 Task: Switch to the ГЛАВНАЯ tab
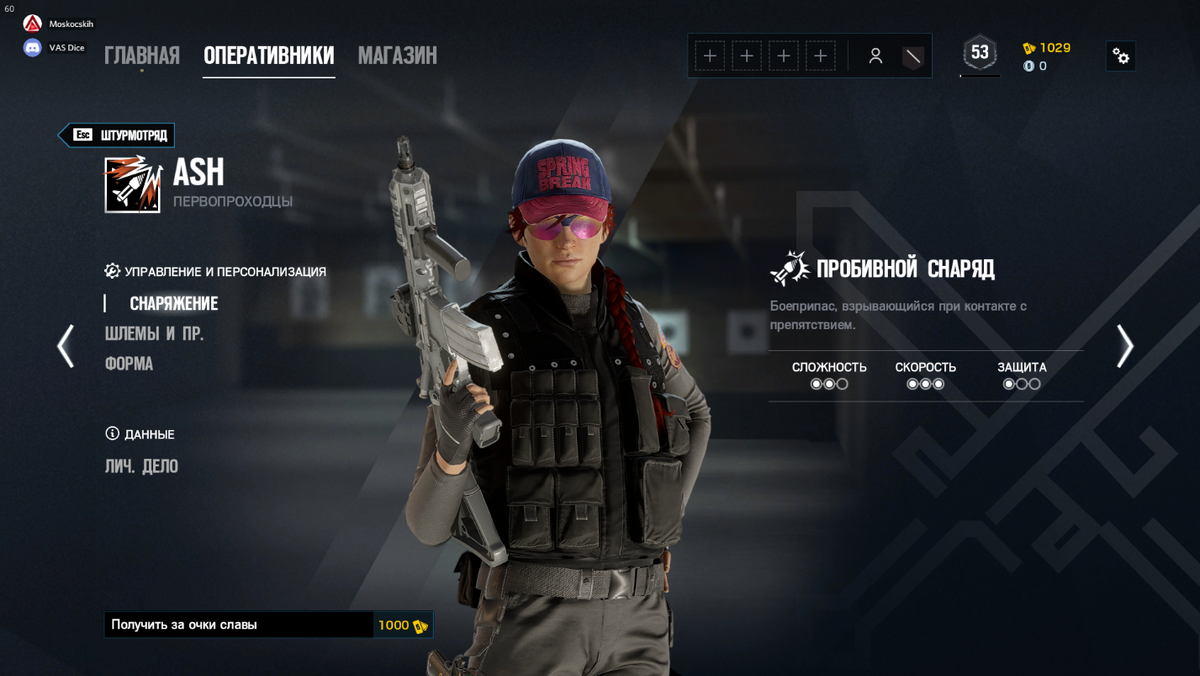(142, 56)
